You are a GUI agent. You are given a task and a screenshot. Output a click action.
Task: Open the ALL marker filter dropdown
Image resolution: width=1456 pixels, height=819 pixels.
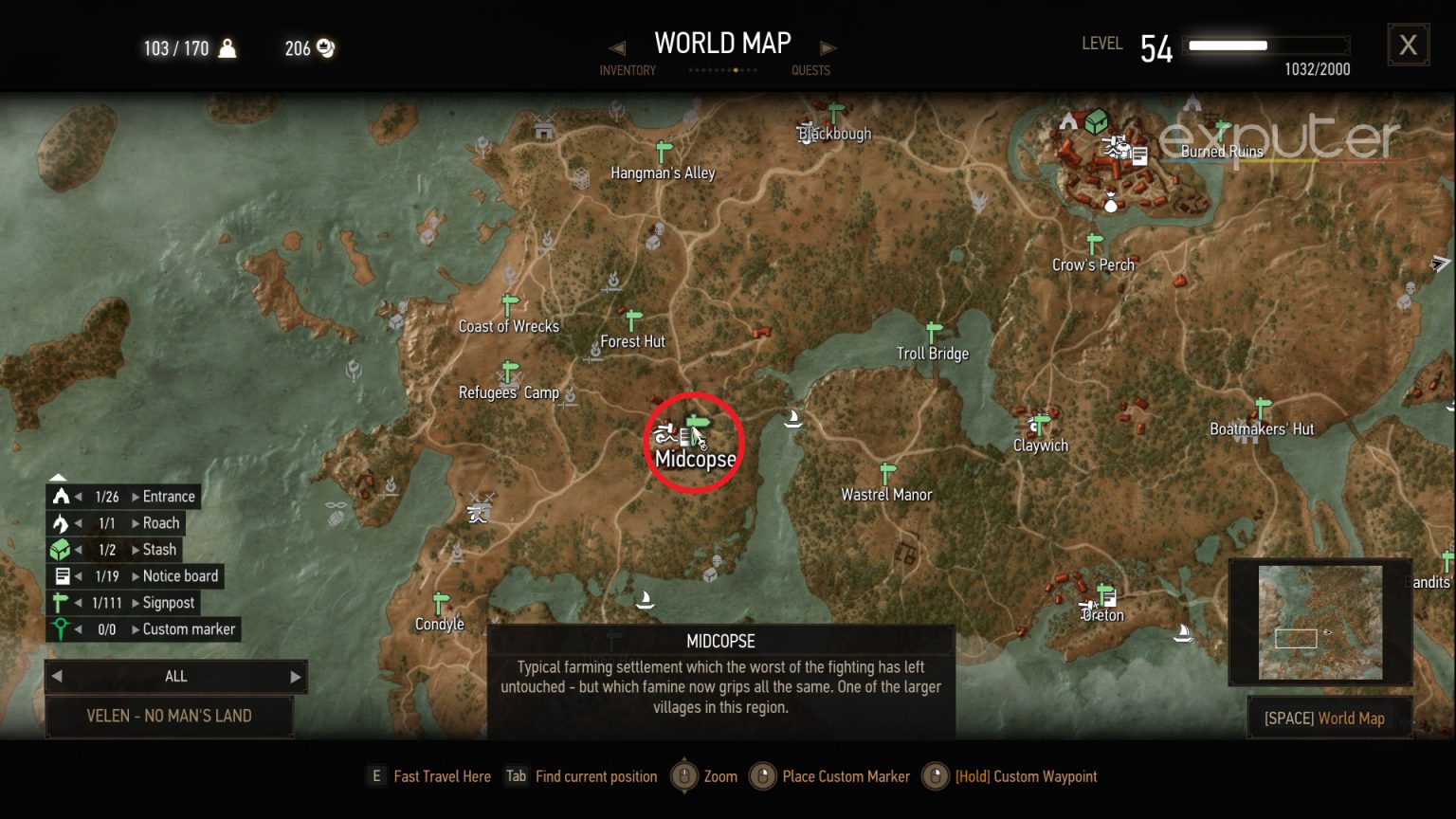(175, 676)
